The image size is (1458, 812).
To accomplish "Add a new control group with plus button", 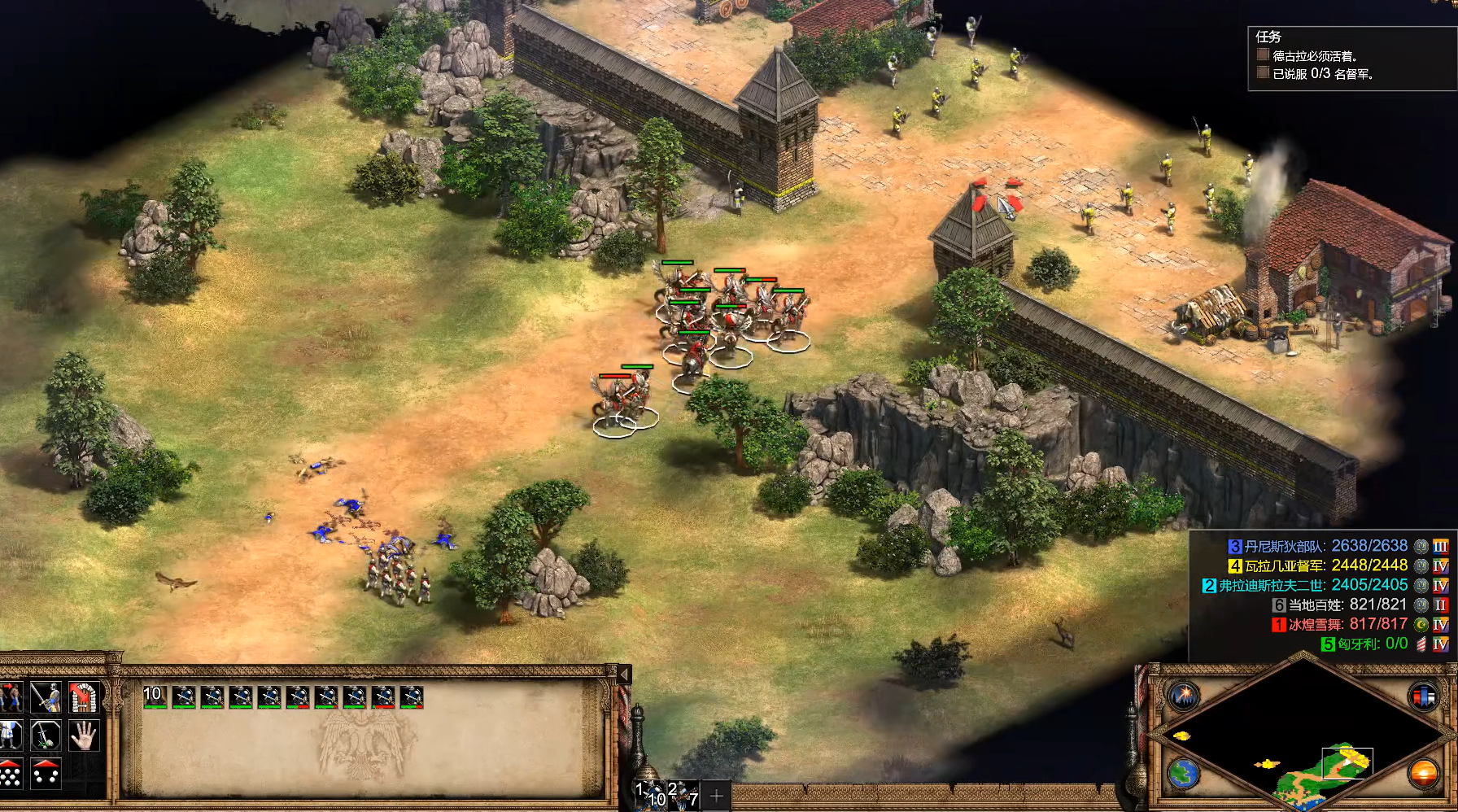I will coord(716,796).
